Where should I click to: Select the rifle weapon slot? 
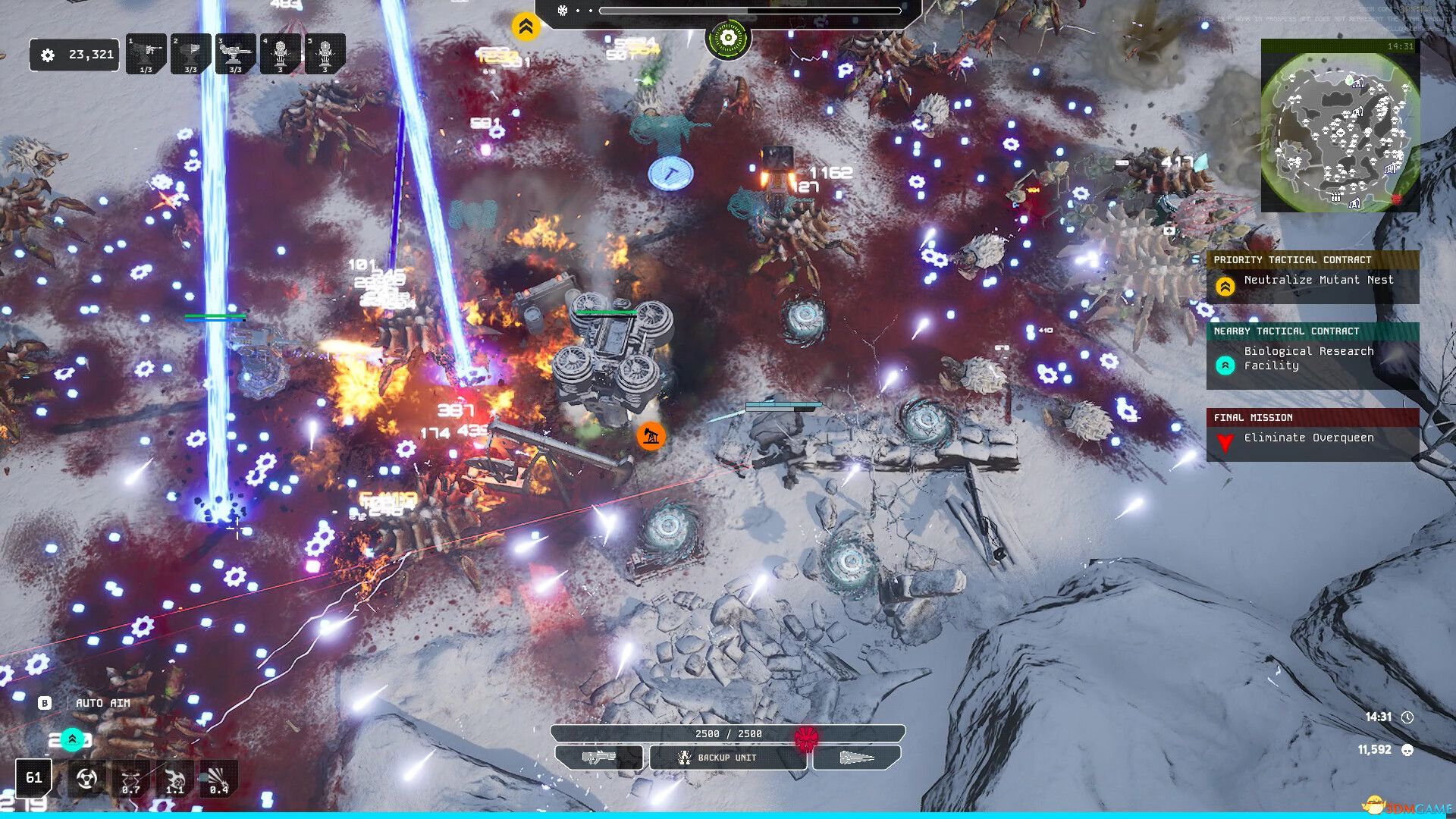tap(599, 758)
